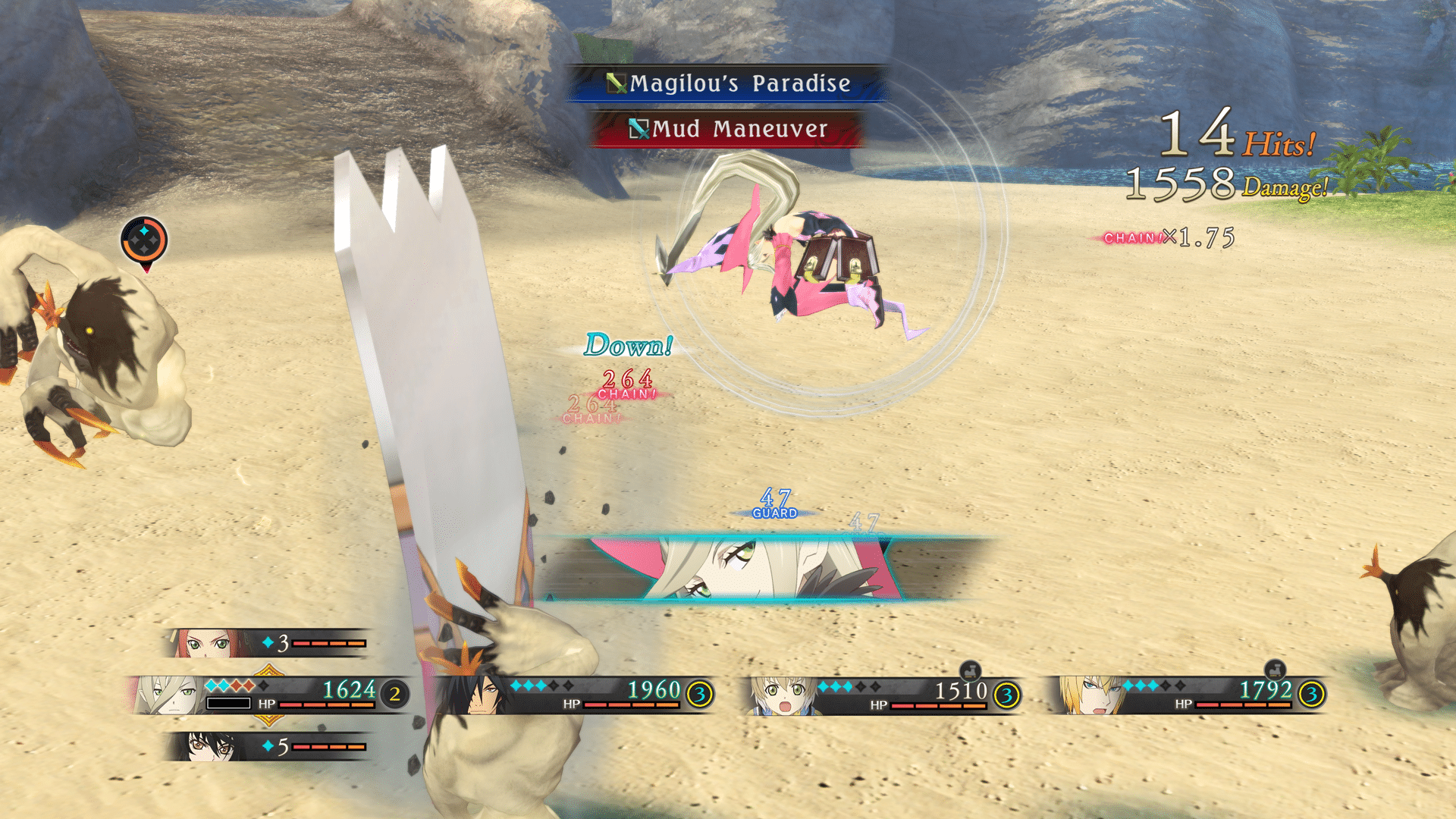
Task: Select the Magilou's Paradise arte banner
Action: click(x=728, y=83)
